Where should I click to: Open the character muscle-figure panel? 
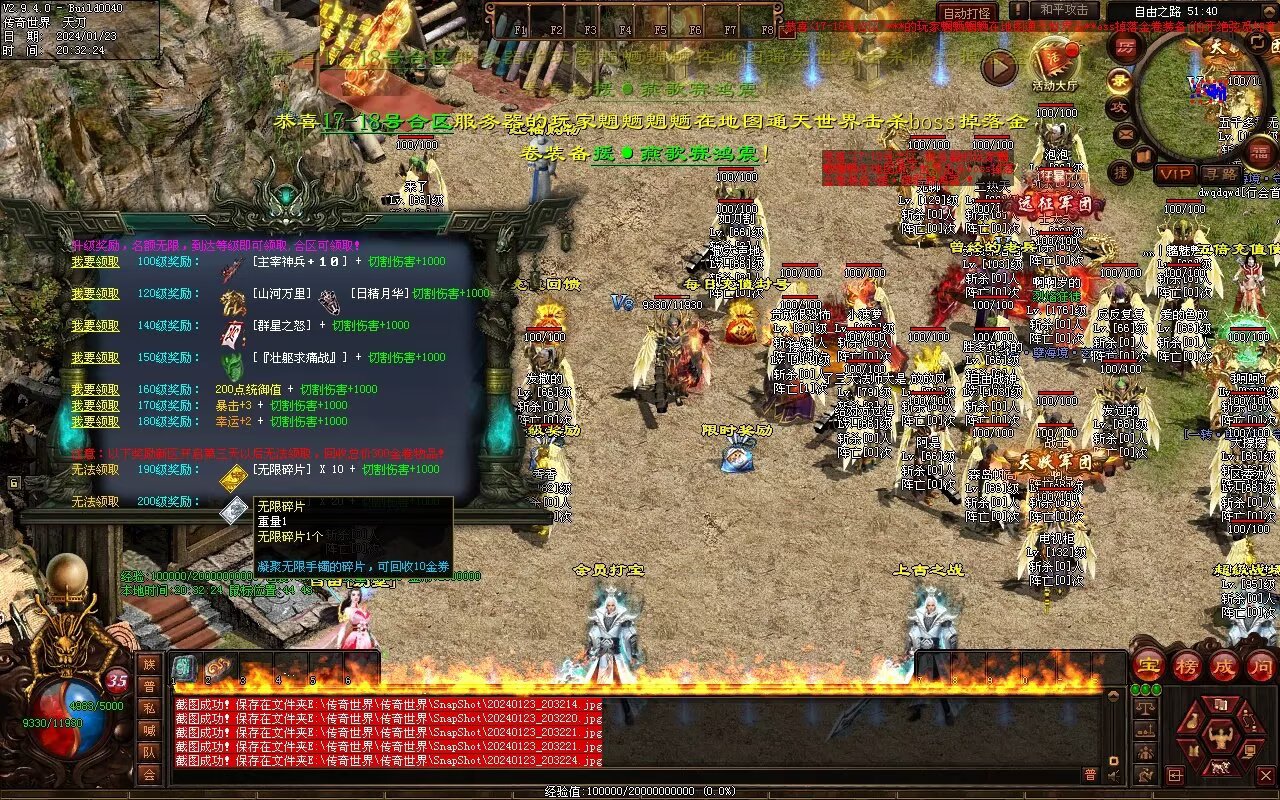1219,738
